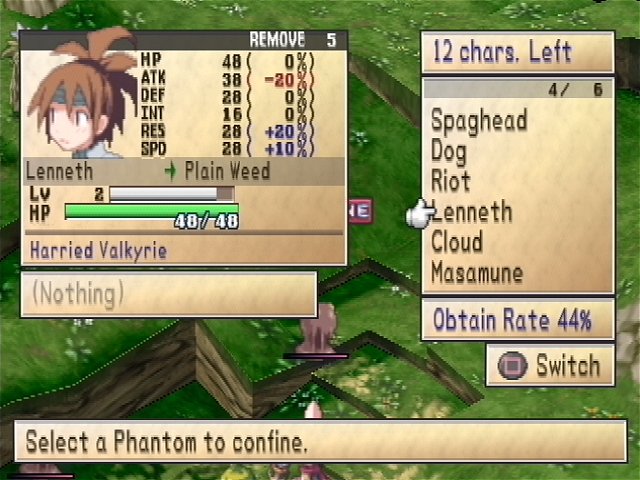Pick the phantom named Riot
640x480 pixels.
point(451,182)
